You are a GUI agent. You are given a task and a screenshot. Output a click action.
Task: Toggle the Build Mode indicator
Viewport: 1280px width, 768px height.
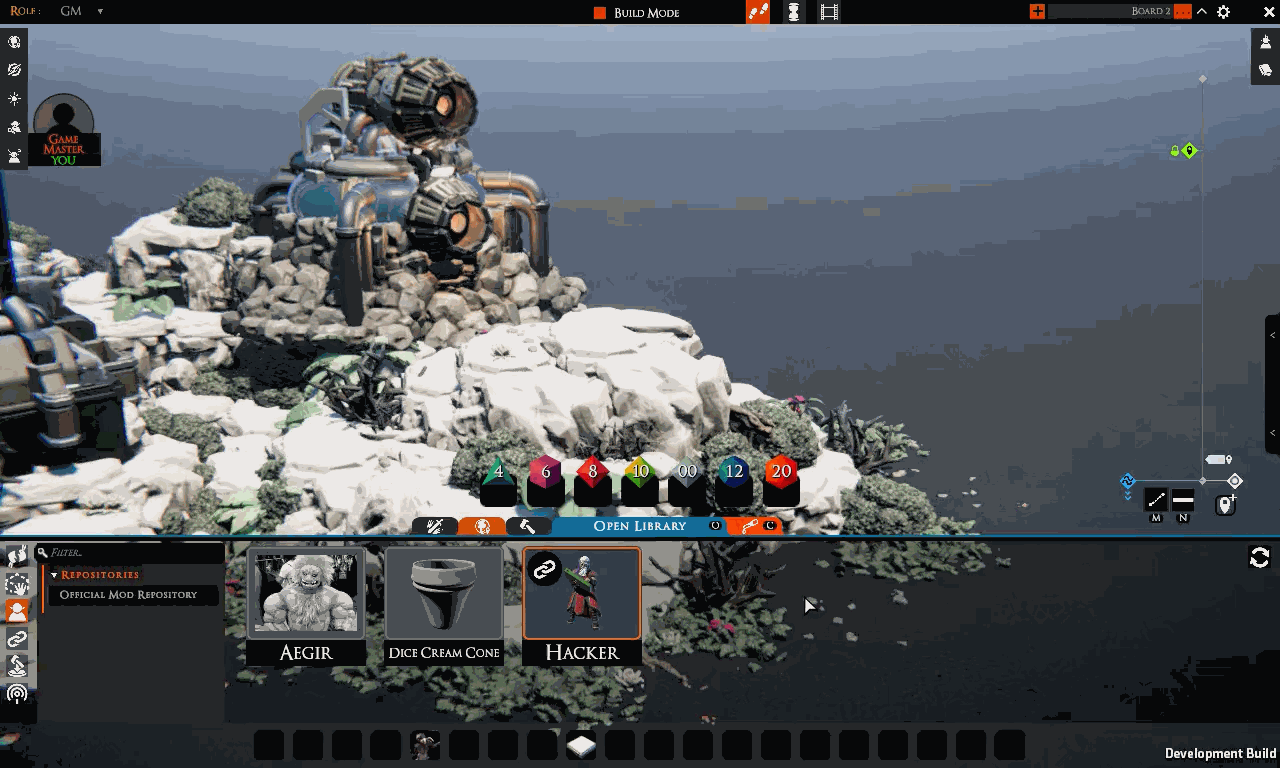pos(600,13)
